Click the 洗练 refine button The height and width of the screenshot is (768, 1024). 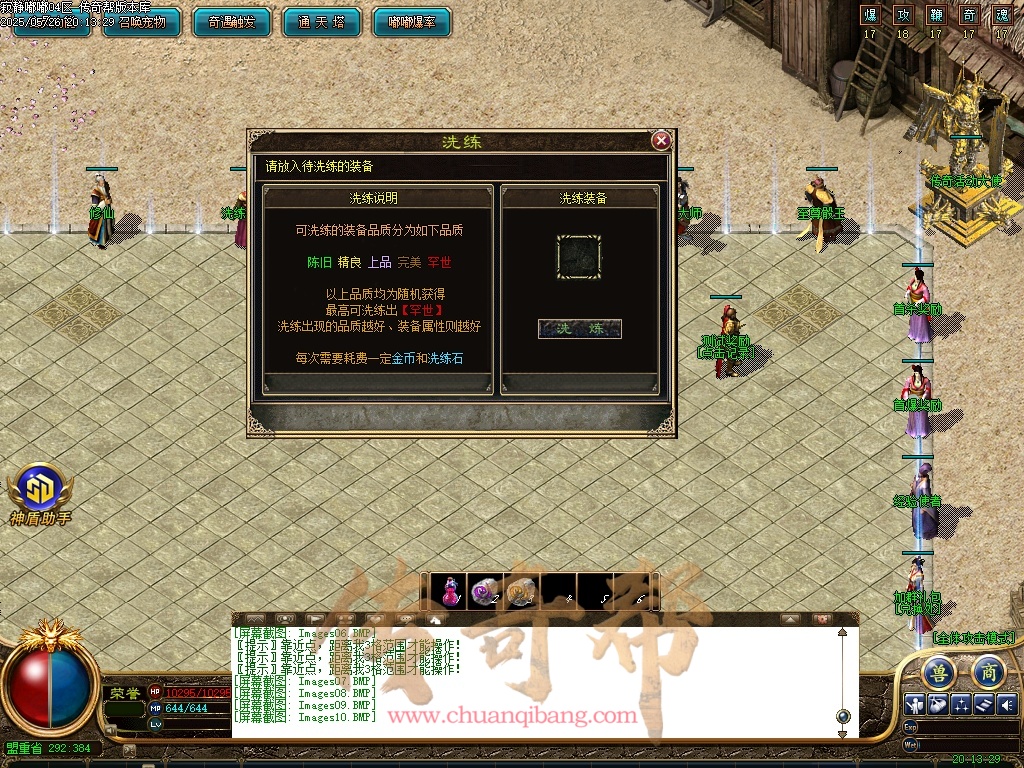pos(580,329)
